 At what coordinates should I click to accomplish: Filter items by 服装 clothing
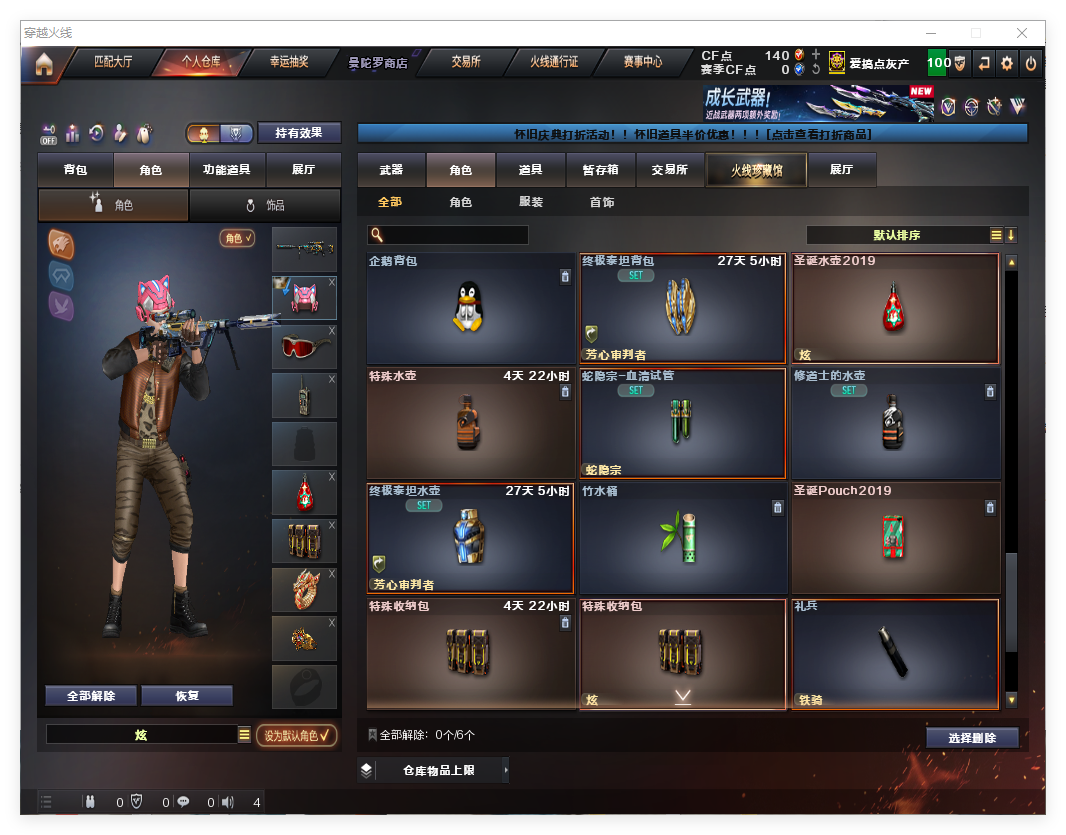[531, 202]
